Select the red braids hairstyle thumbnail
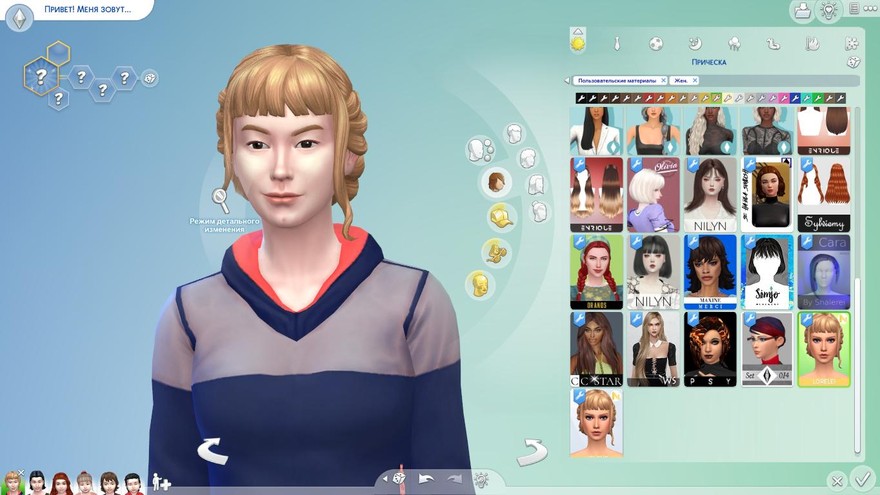Image resolution: width=880 pixels, height=495 pixels. tap(596, 272)
